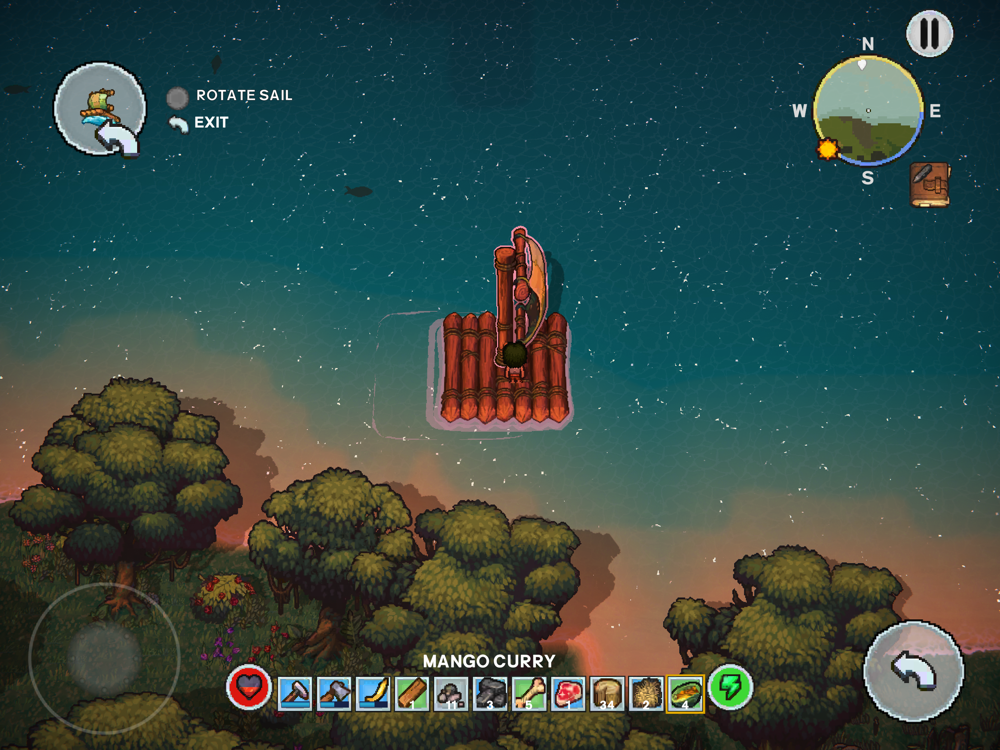Screen dimensions: 1000x750
Task: Select the raw meat slot
Action: (x=568, y=693)
